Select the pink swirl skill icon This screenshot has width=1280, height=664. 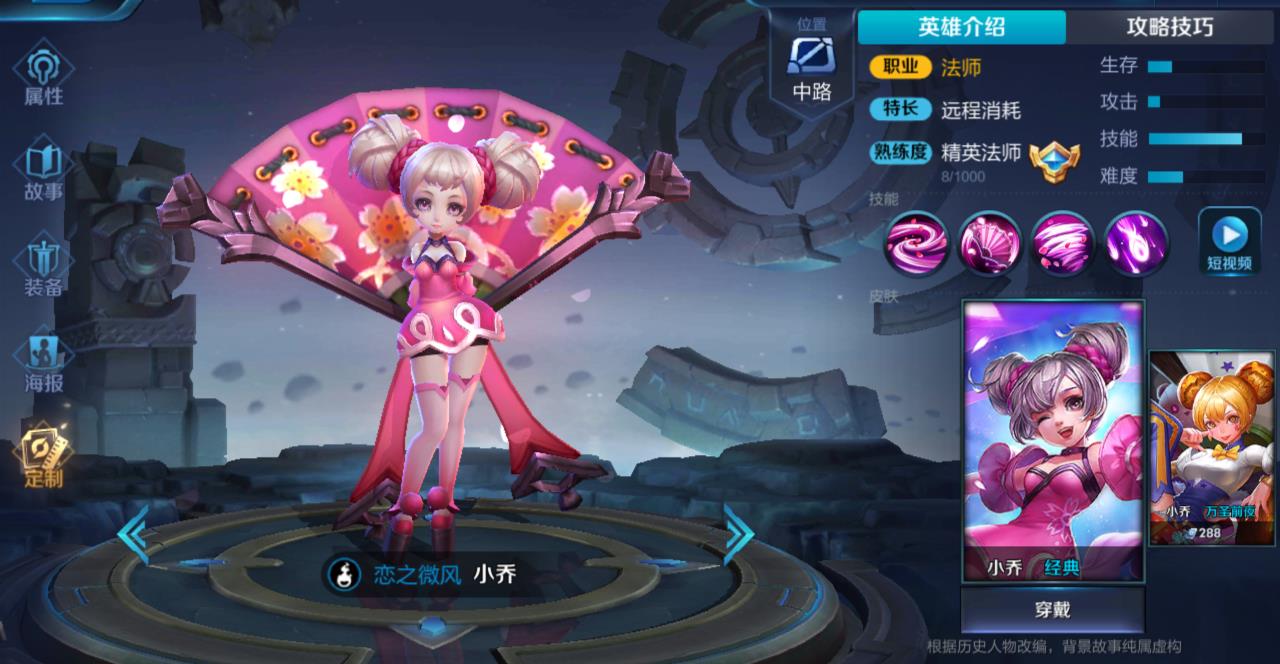(x=914, y=242)
